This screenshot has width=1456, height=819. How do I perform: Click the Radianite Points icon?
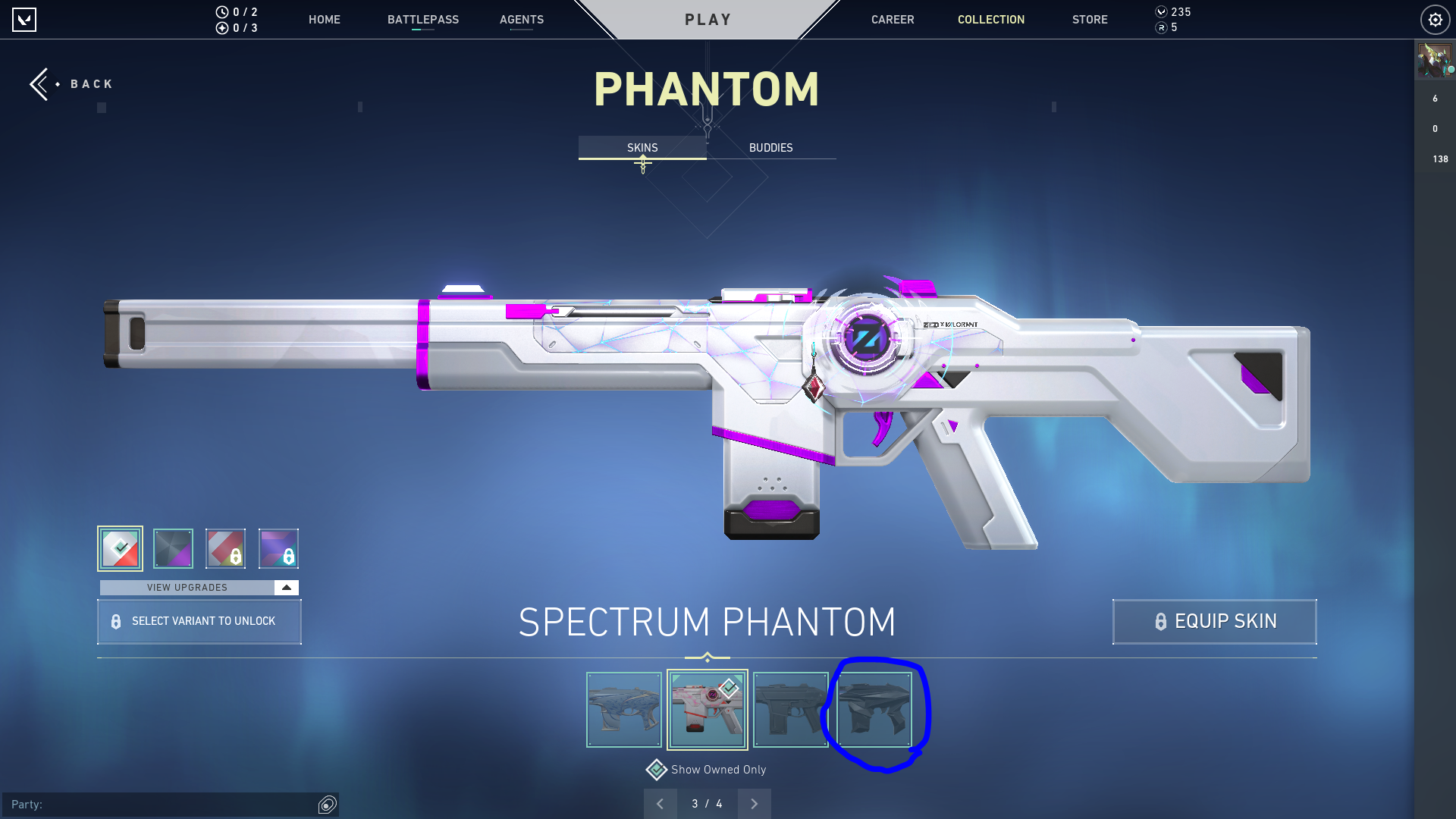point(1159,29)
